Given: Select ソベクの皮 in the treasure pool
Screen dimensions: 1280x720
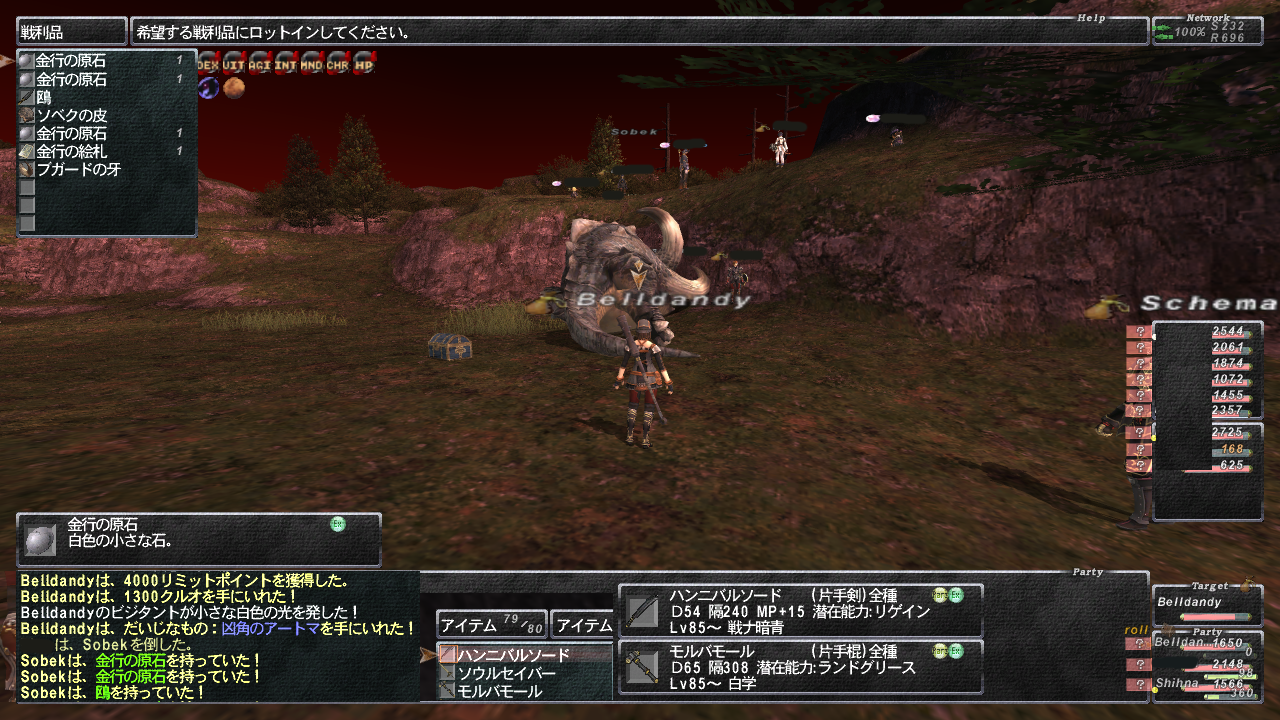Looking at the screenshot, I should click(x=71, y=116).
